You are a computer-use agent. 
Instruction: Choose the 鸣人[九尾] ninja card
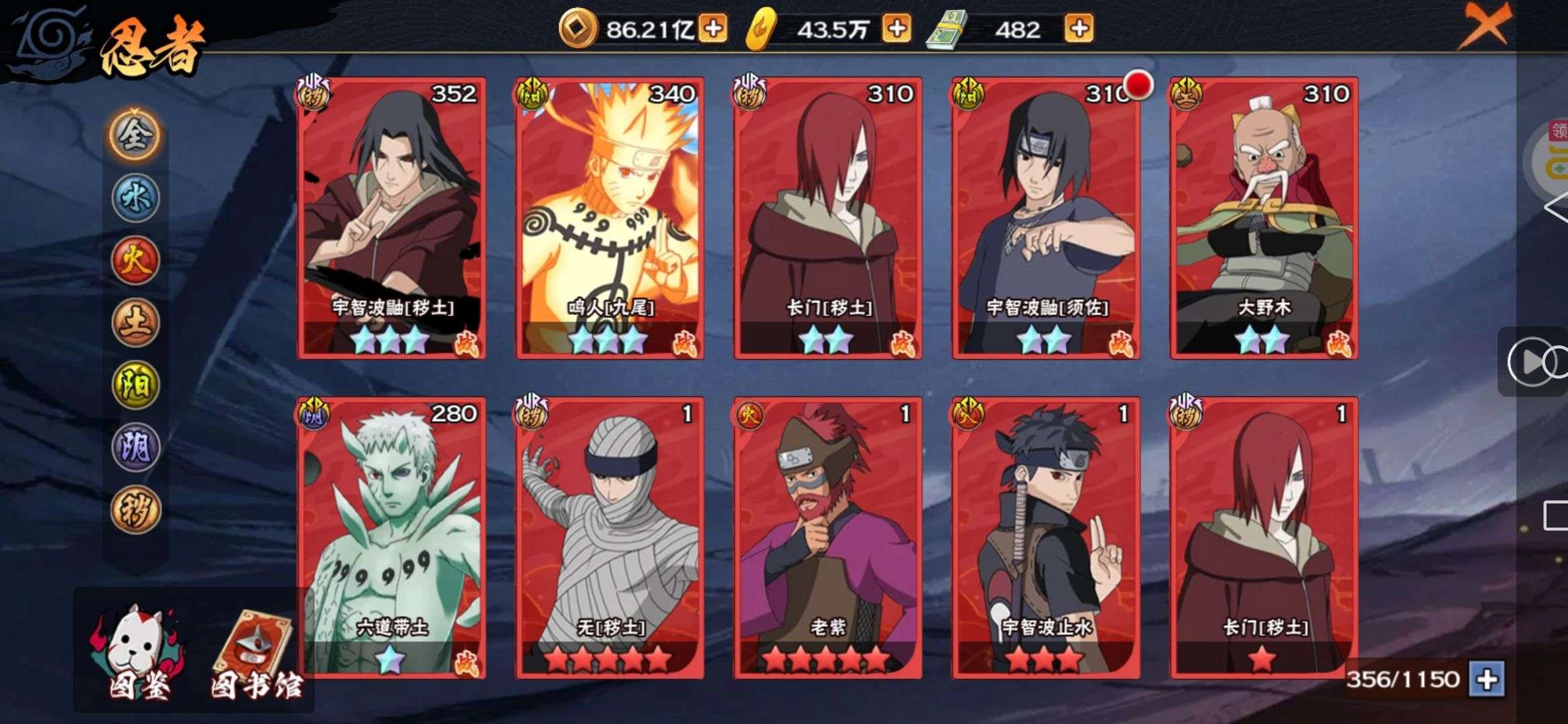click(609, 218)
